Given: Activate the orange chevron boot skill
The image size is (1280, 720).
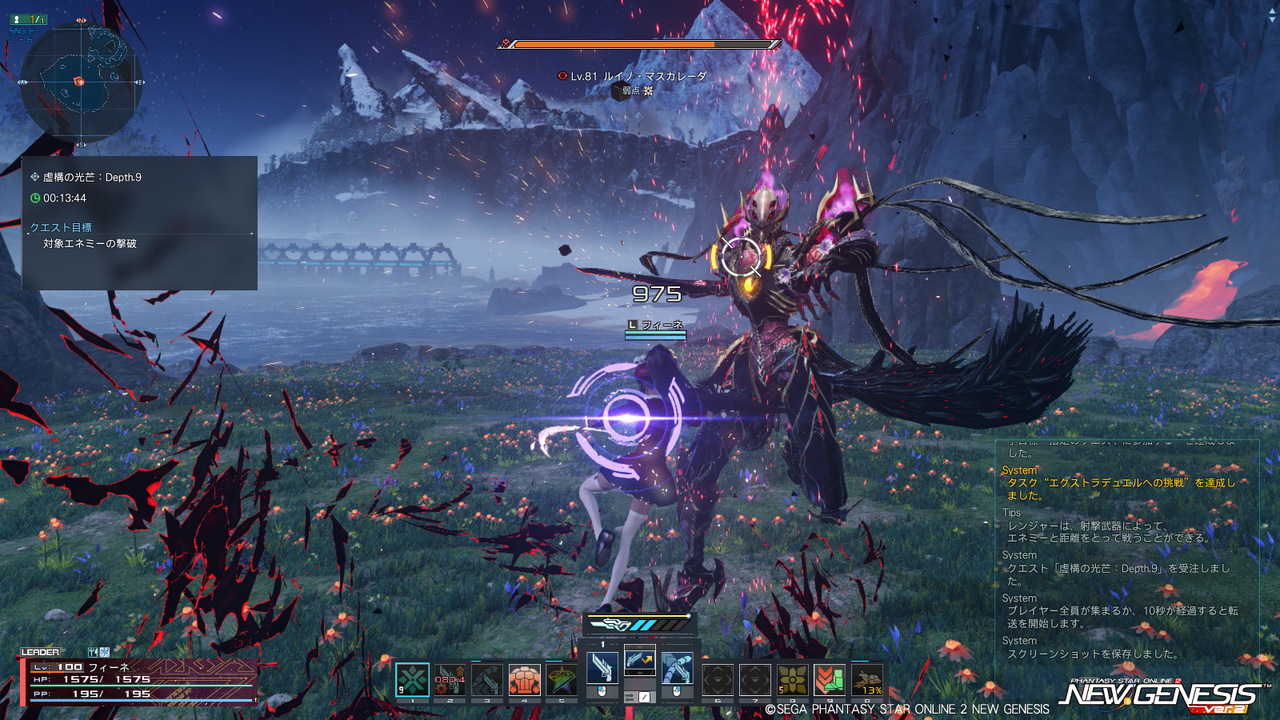Looking at the screenshot, I should (829, 680).
